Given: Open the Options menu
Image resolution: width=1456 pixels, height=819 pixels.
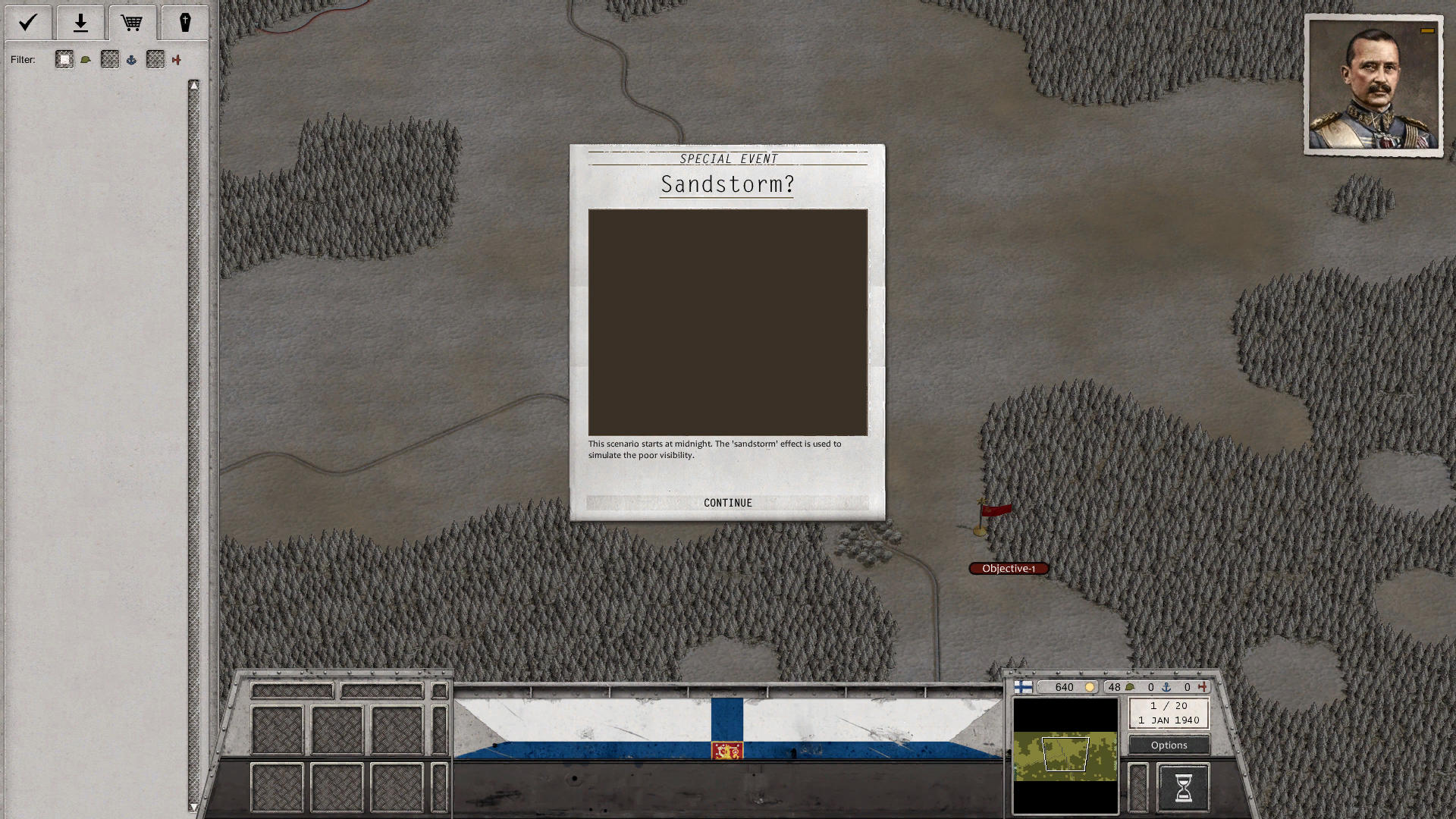Looking at the screenshot, I should (x=1168, y=745).
